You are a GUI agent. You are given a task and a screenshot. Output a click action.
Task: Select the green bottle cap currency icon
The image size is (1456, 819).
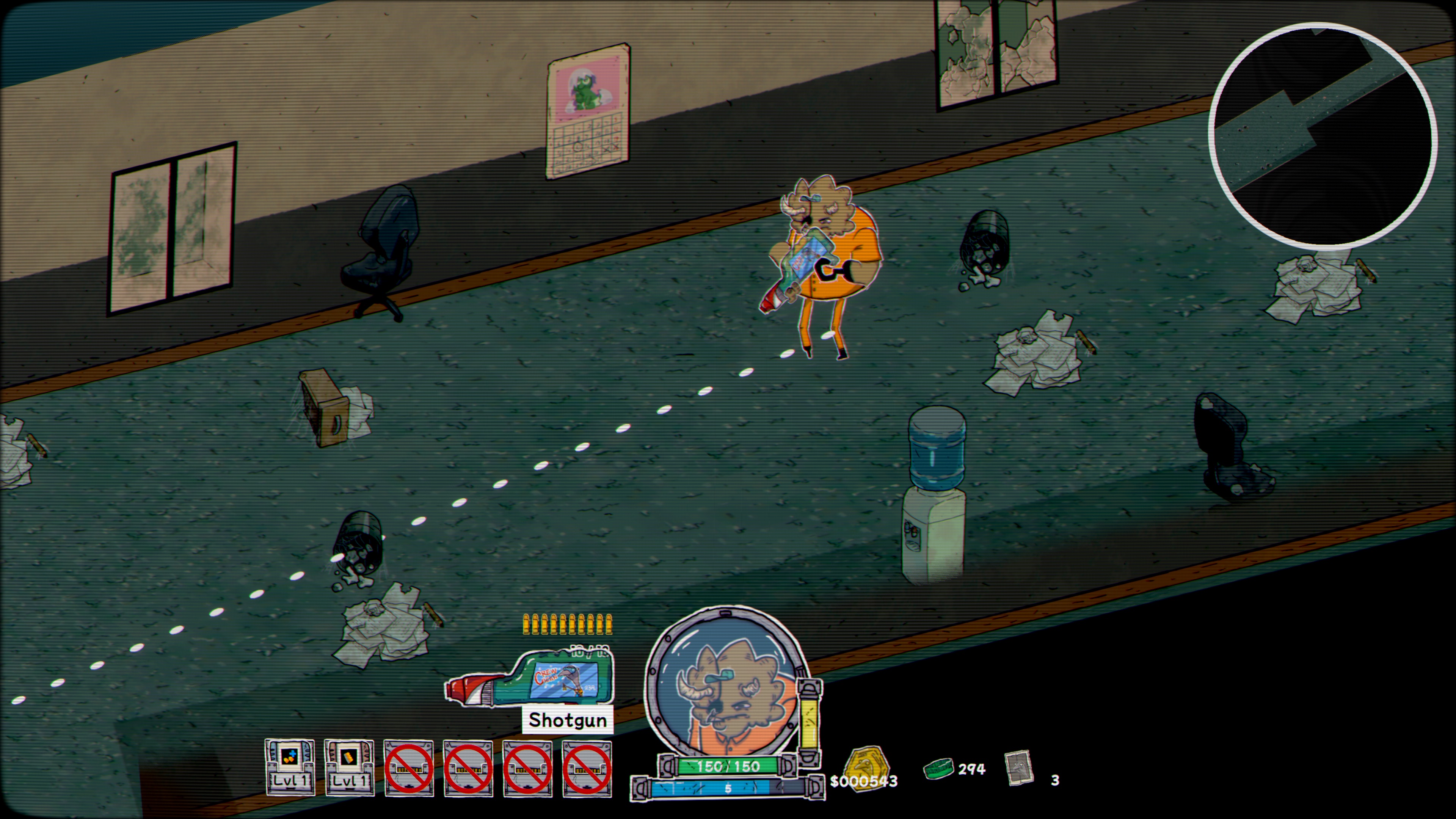(938, 768)
